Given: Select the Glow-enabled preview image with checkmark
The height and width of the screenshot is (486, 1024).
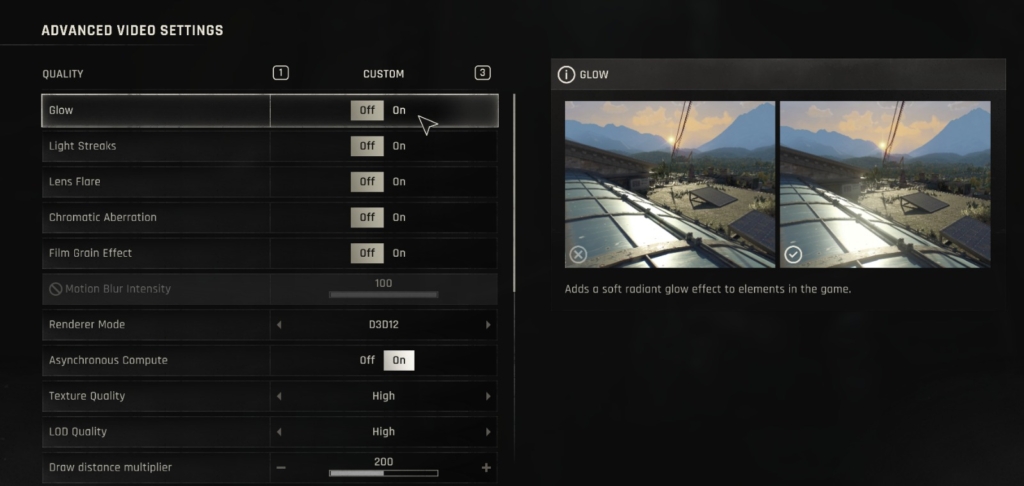Looking at the screenshot, I should pos(885,184).
